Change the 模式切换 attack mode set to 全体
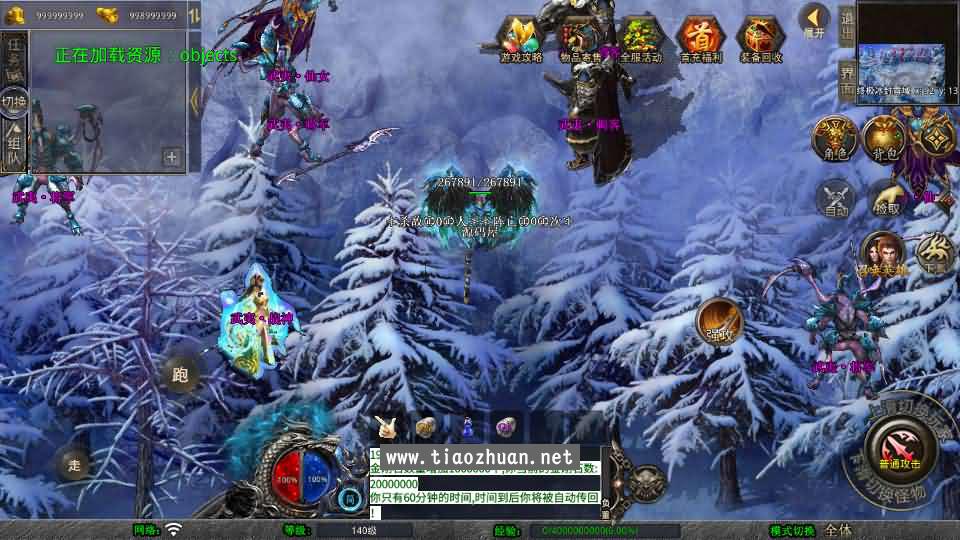Viewport: 960px width, 540px height. click(x=838, y=530)
